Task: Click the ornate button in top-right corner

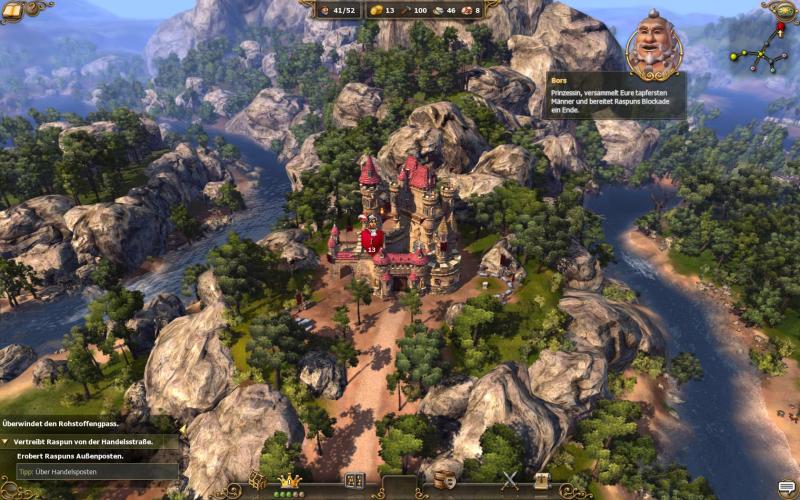Action: click(783, 10)
